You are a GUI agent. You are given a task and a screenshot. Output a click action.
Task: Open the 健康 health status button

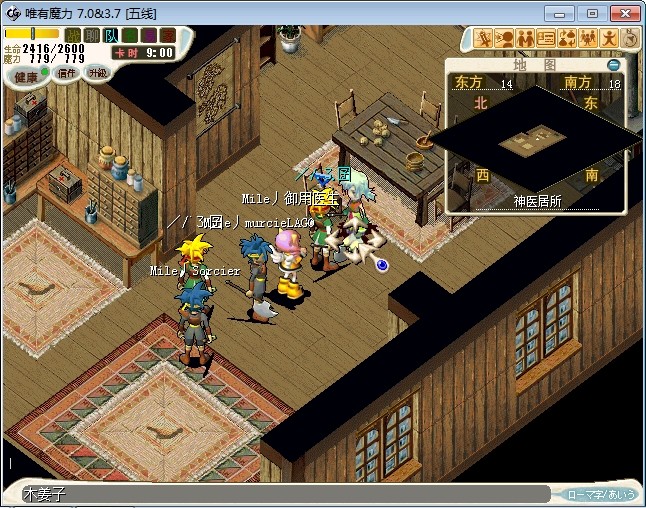pos(24,76)
